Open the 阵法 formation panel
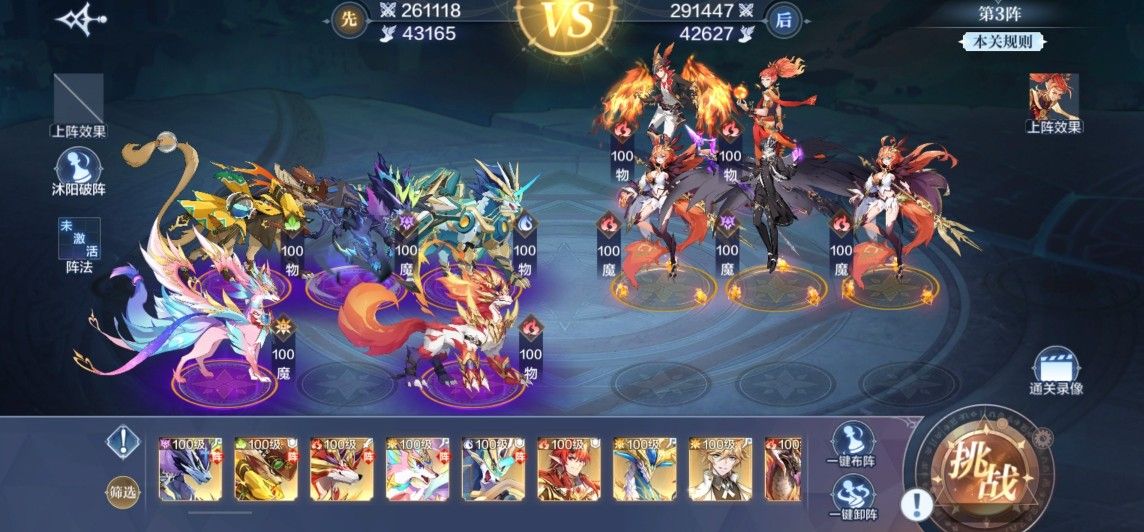Image resolution: width=1144 pixels, height=532 pixels. pyautogui.click(x=79, y=246)
